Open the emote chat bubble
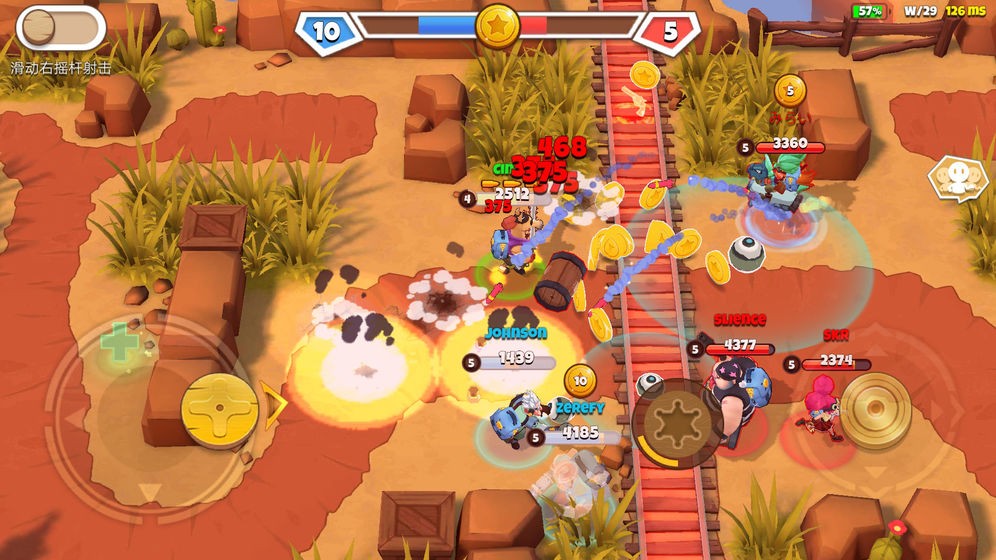 click(957, 179)
